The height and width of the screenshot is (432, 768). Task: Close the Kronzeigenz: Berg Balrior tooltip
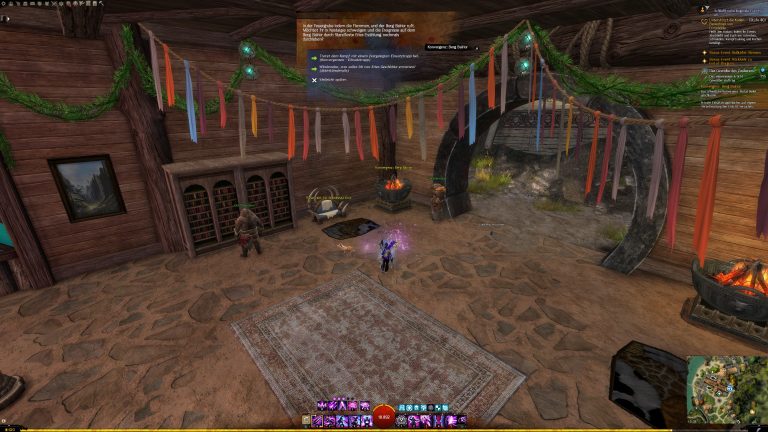click(476, 47)
